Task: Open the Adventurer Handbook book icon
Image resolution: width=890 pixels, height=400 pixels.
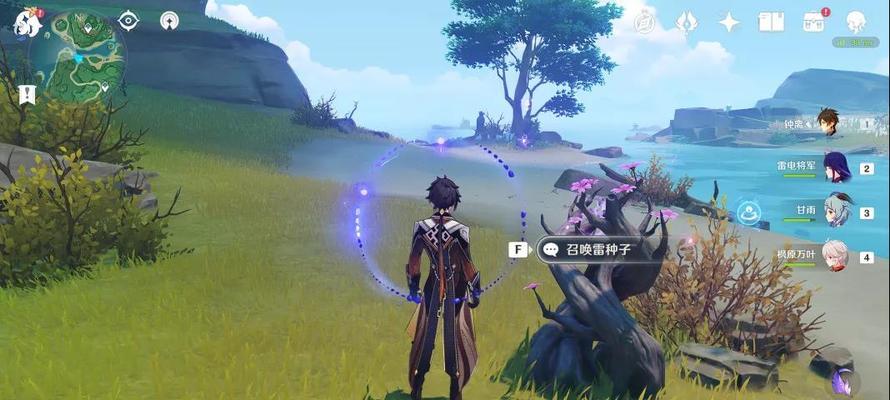Action: point(771,22)
